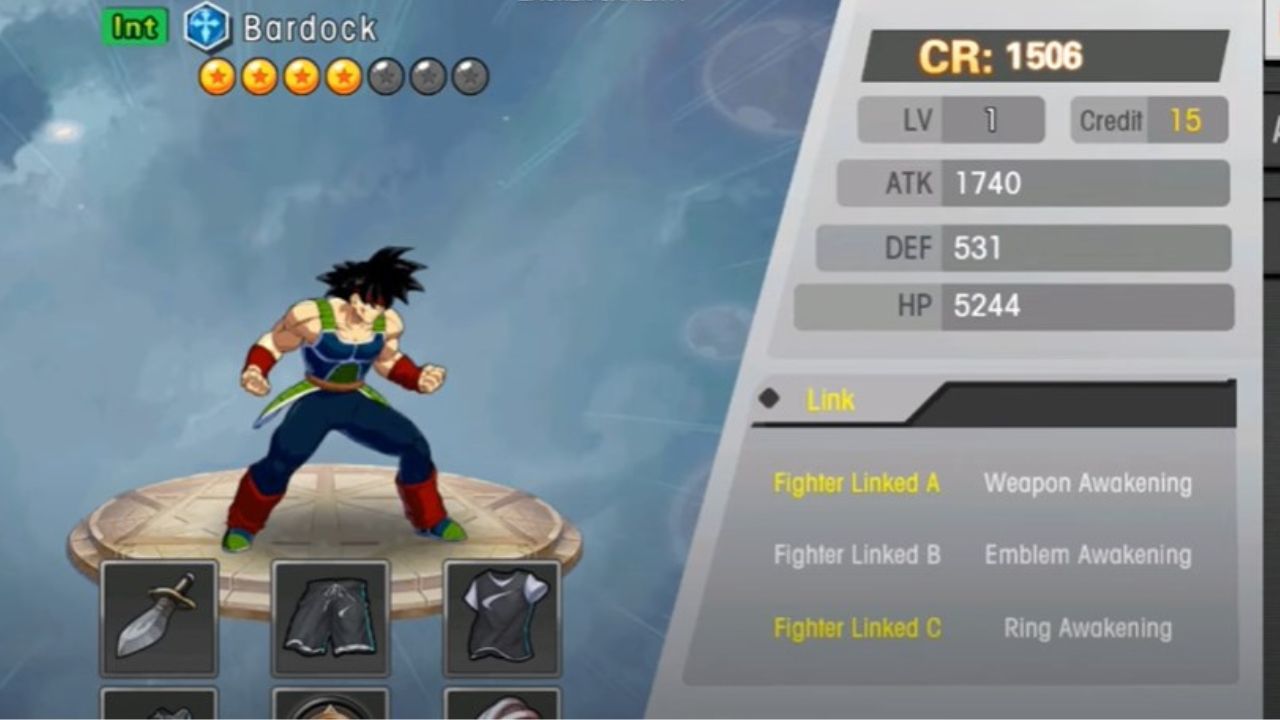This screenshot has width=1280, height=720.
Task: Toggle Fighter Linked A selection
Action: tap(855, 483)
